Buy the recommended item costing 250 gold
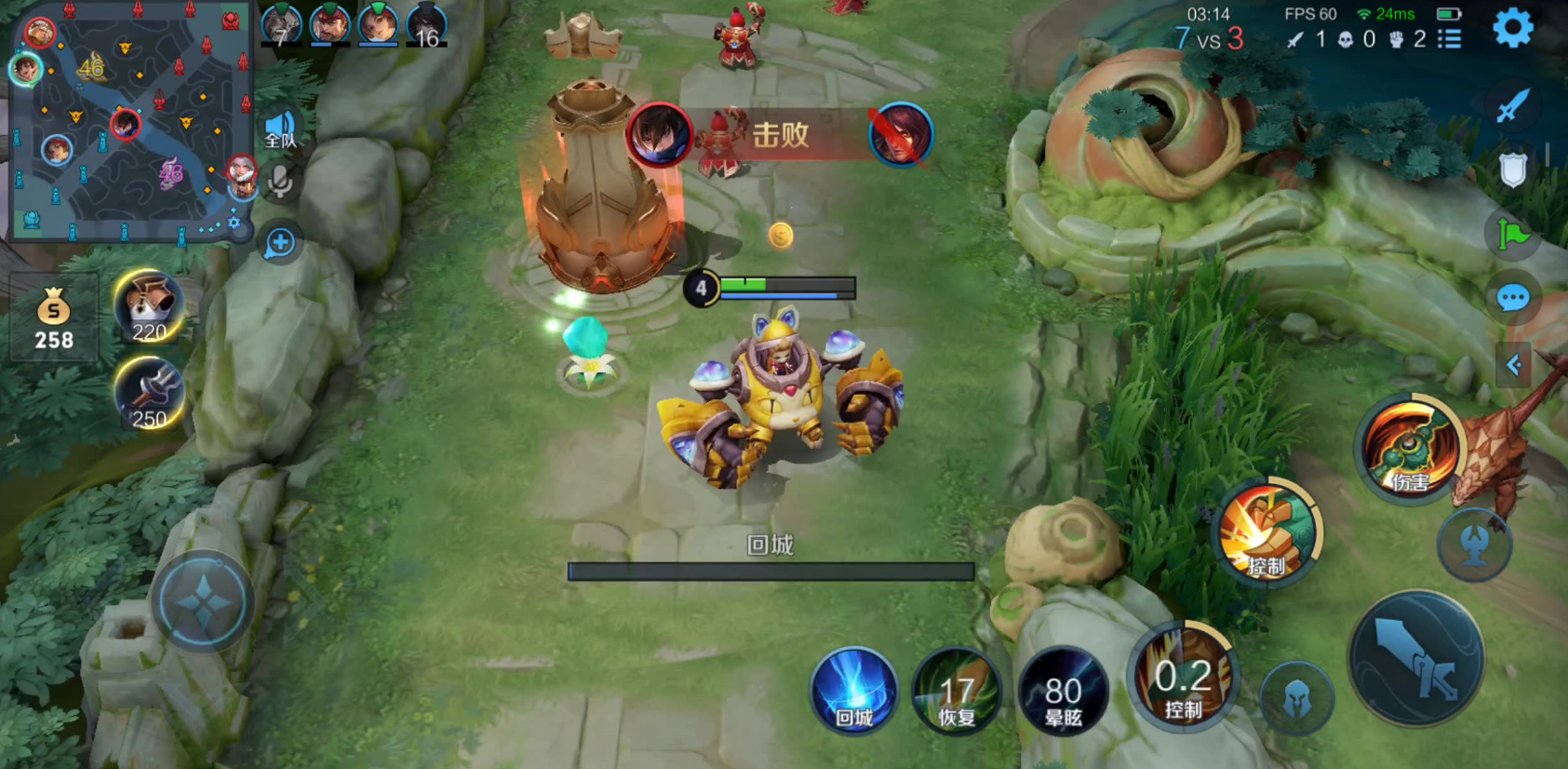The image size is (1568, 769). point(149,394)
